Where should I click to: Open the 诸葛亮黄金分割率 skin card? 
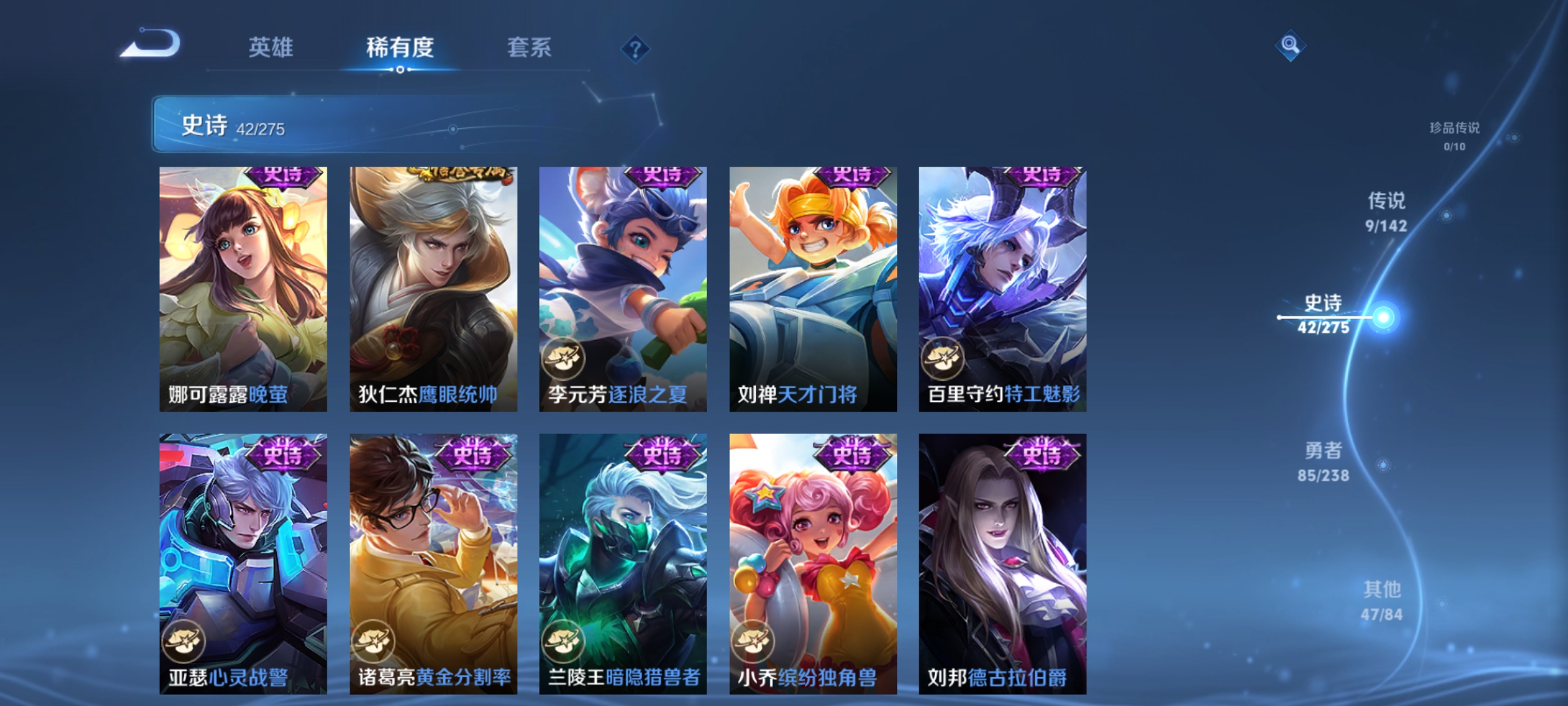(433, 562)
